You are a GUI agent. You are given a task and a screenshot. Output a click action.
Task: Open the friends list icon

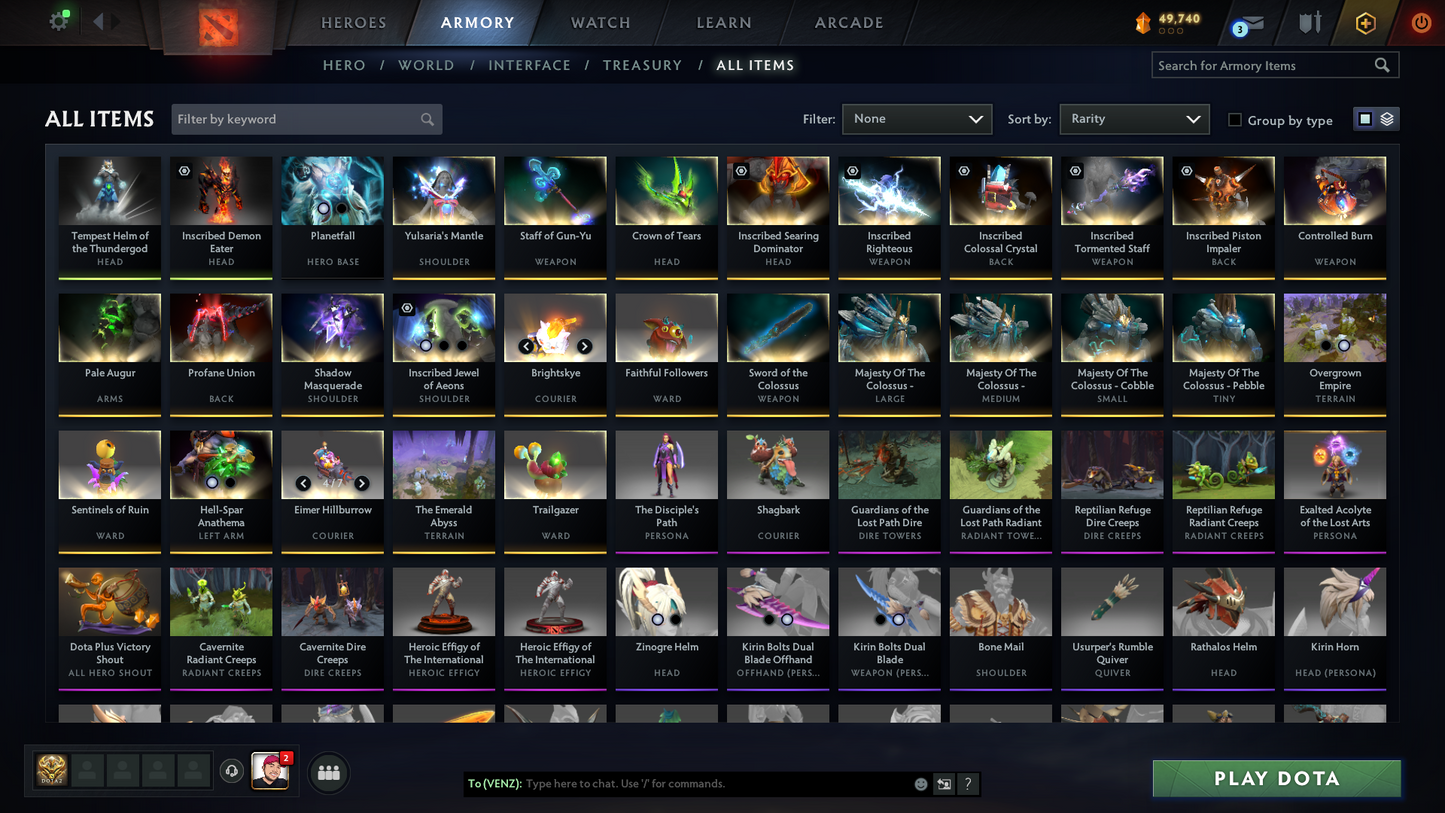click(x=328, y=771)
